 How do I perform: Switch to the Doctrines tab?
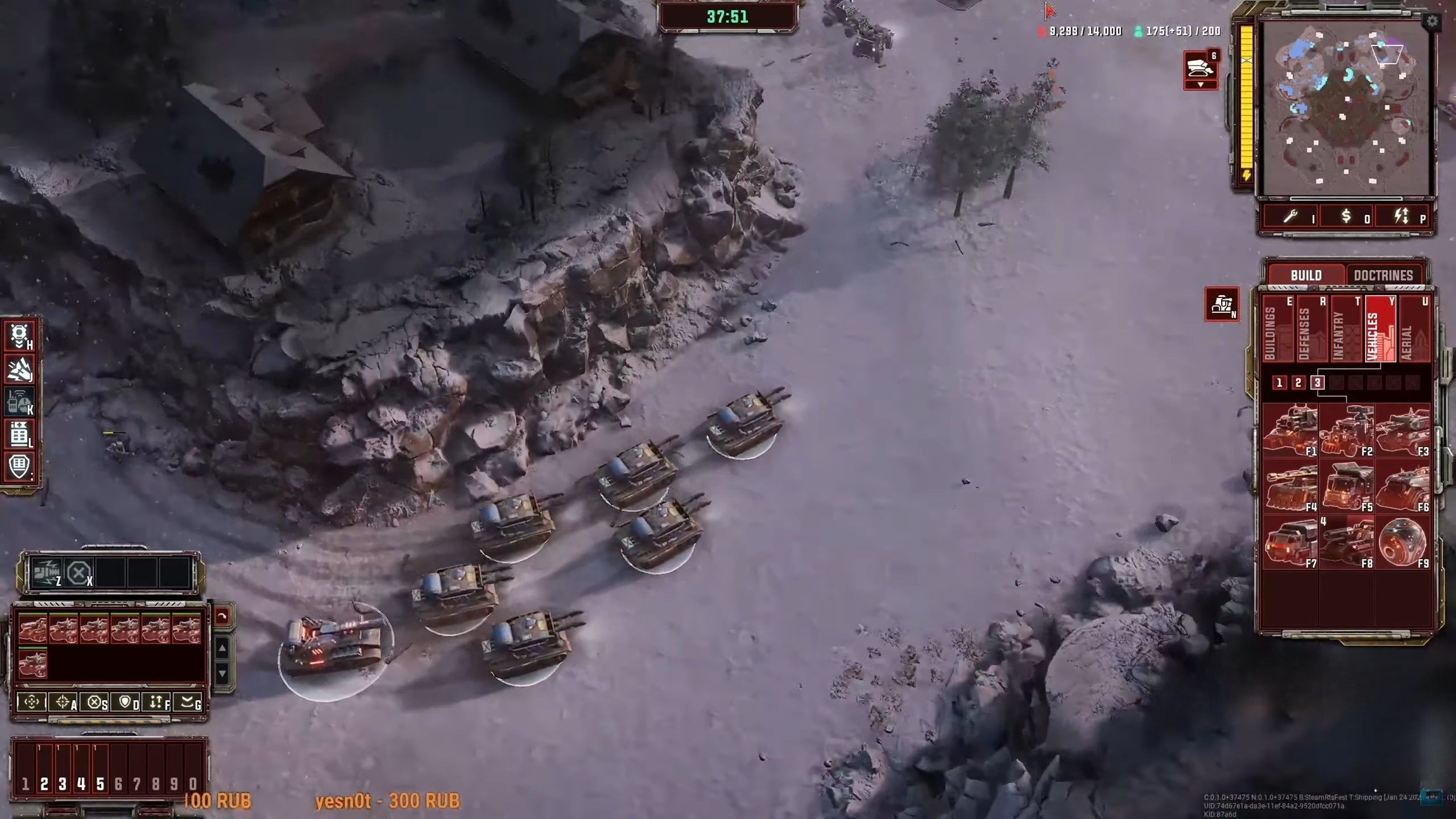pyautogui.click(x=1383, y=275)
